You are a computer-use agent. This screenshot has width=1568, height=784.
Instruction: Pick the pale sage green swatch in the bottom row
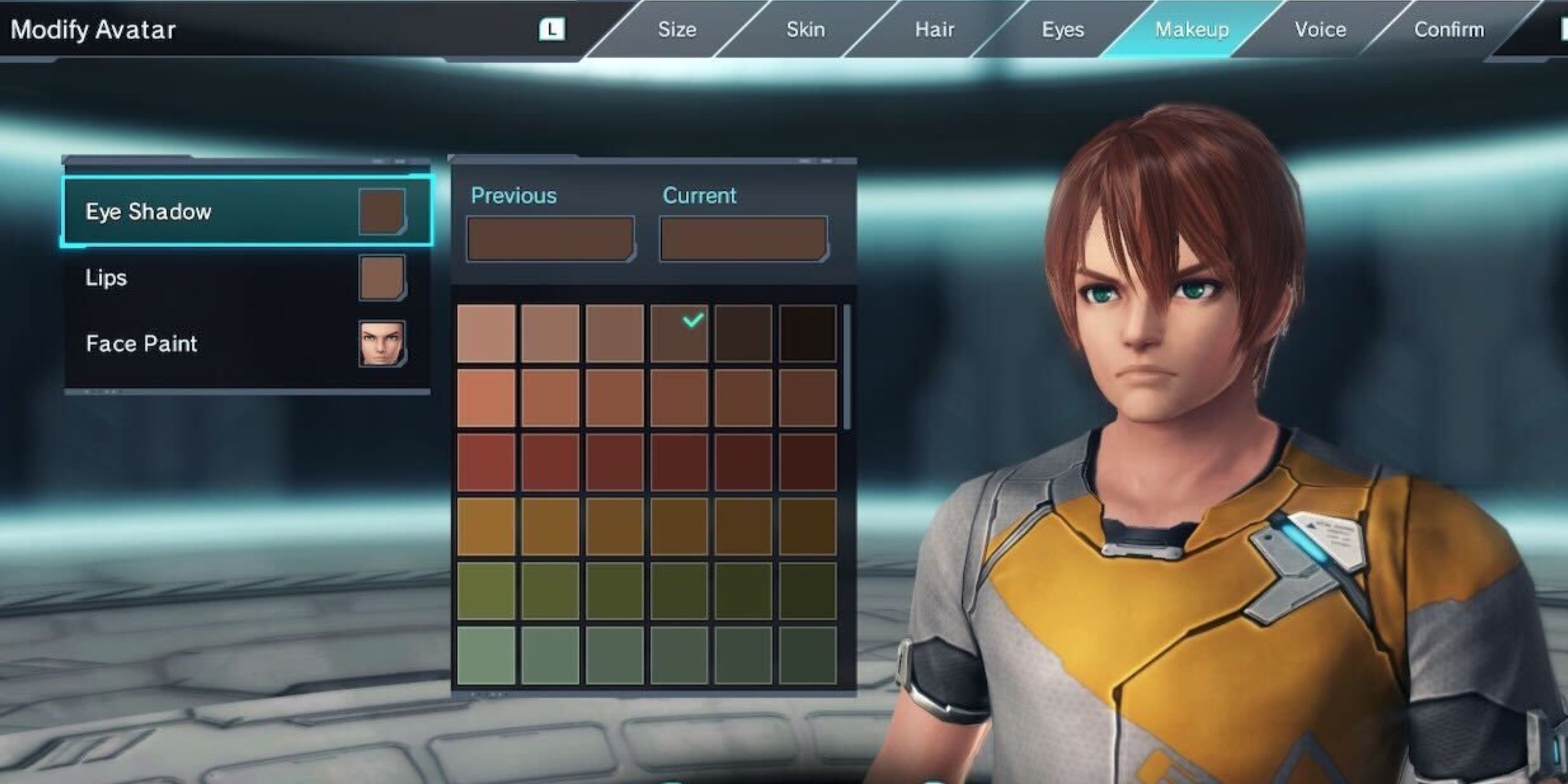(486, 655)
